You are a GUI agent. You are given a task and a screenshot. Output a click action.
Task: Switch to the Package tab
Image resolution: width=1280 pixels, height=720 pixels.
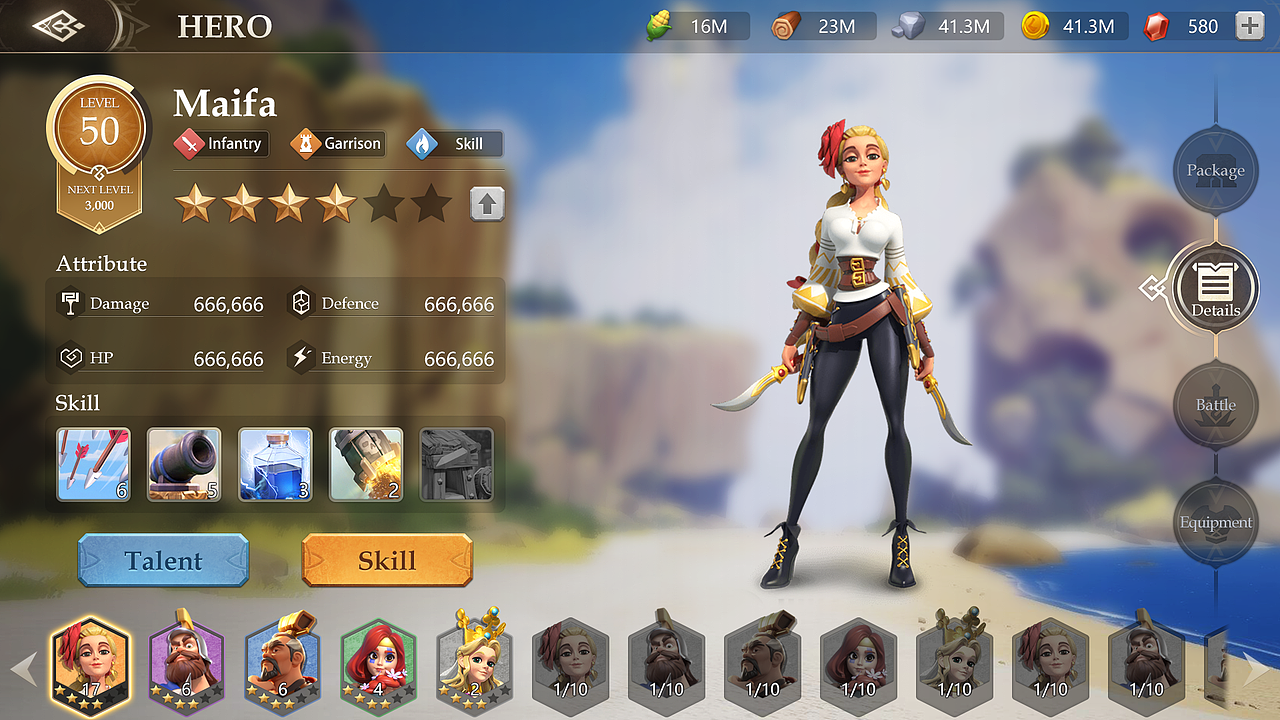1215,171
